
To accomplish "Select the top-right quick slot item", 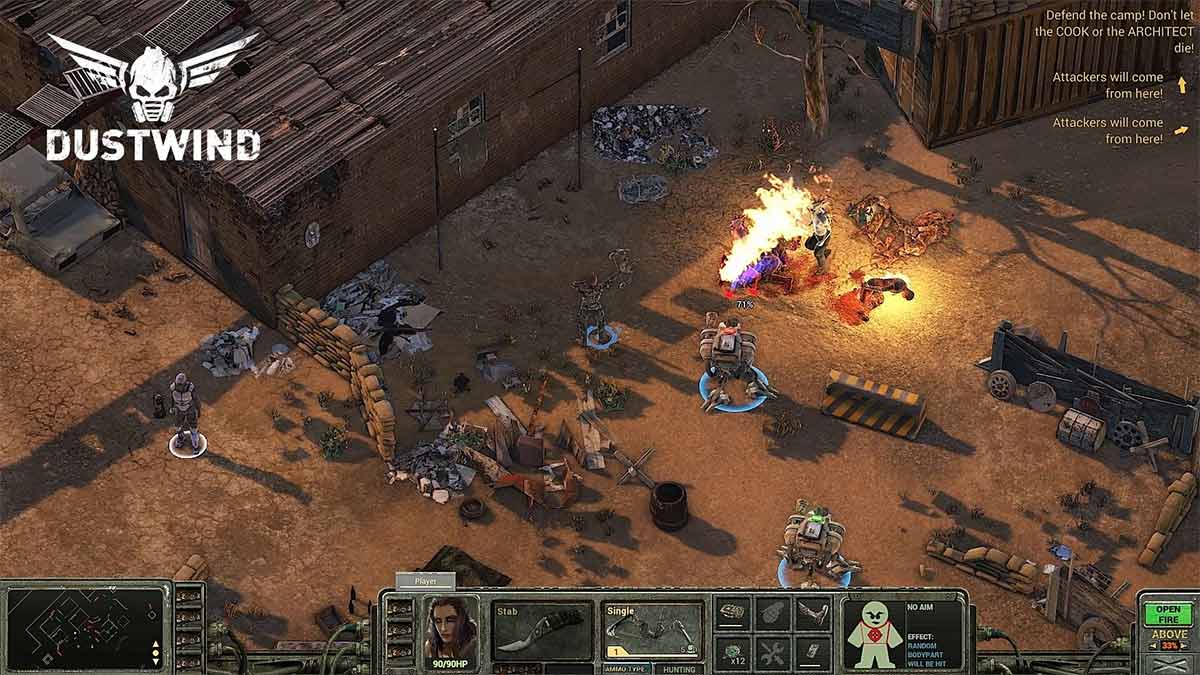I will point(812,612).
